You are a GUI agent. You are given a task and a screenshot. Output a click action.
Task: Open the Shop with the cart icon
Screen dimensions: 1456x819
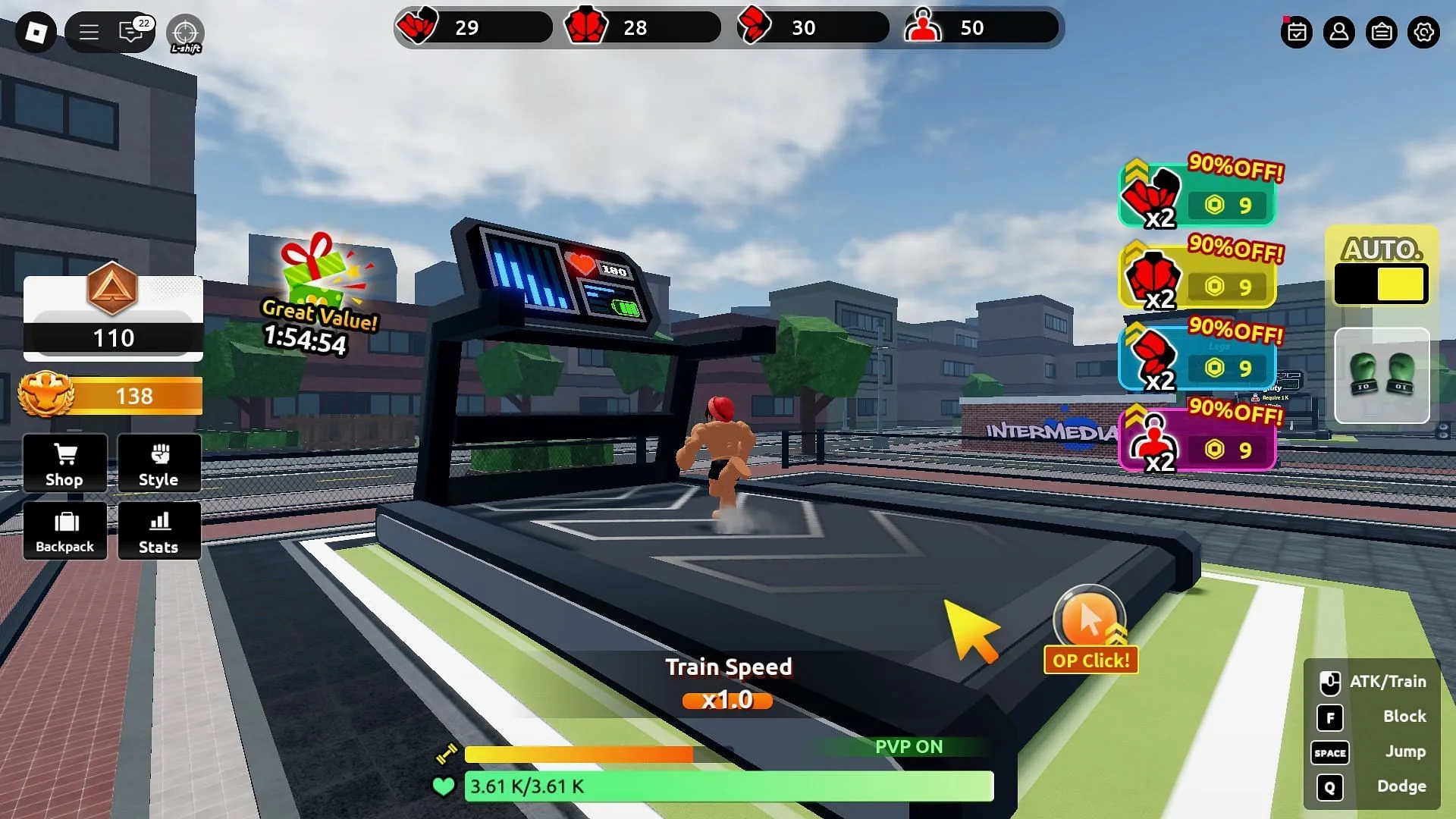click(x=64, y=463)
